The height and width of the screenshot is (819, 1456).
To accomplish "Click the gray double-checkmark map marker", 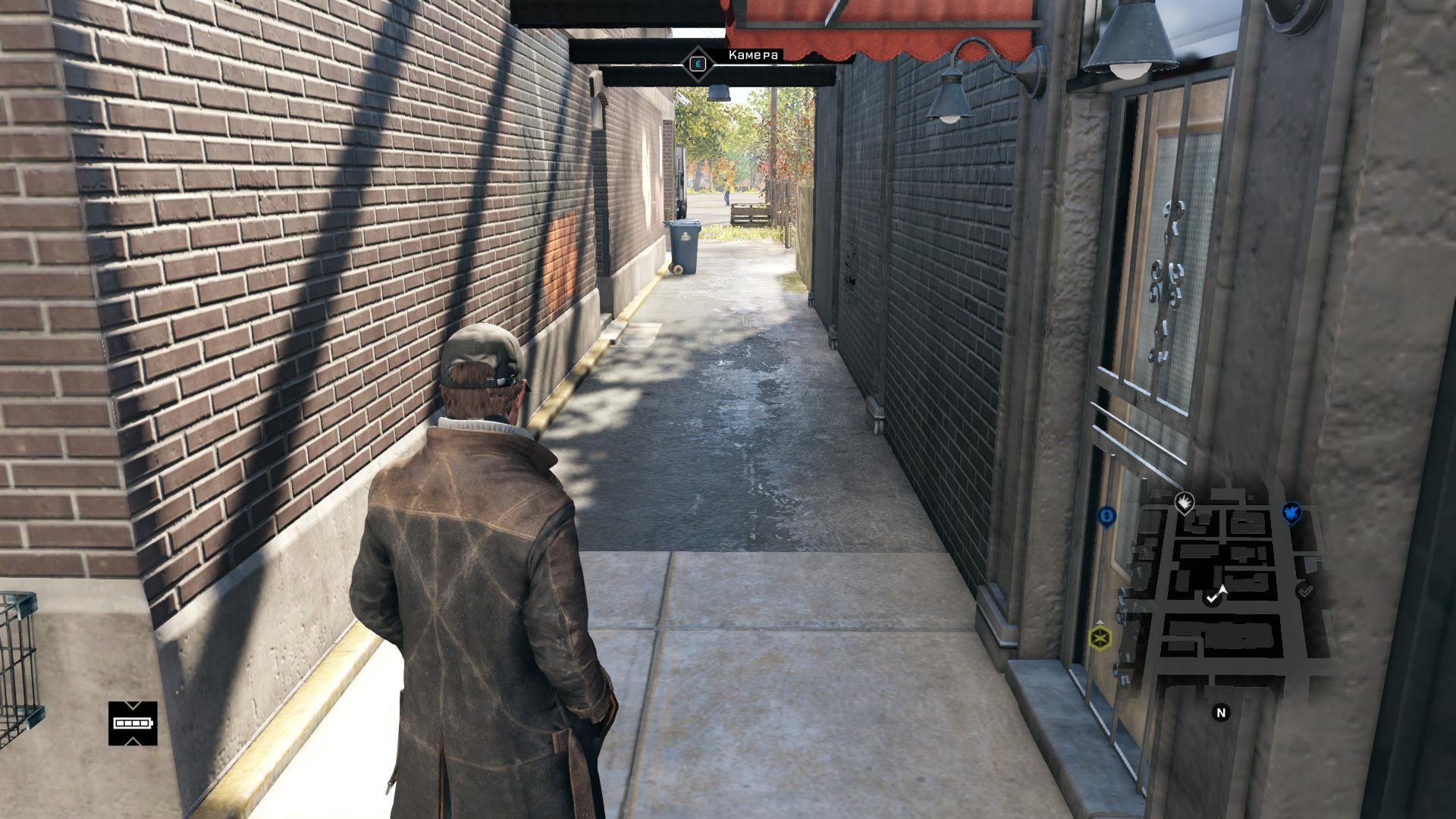I will point(1305,590).
